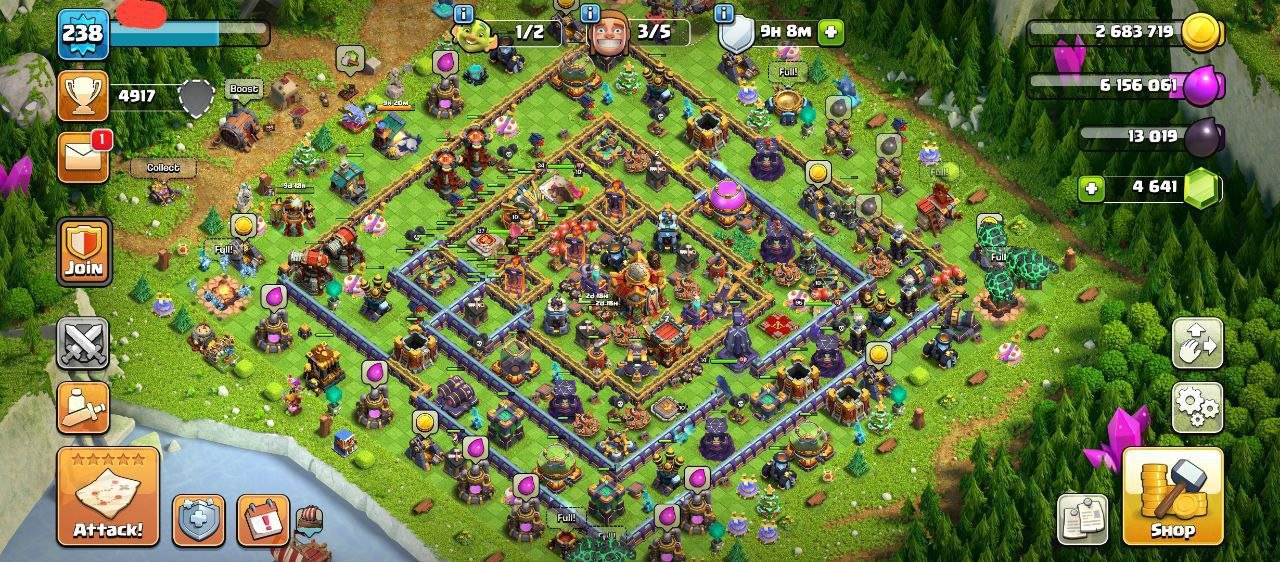Tap the Join clan button
1280x562 pixels.
coord(83,251)
